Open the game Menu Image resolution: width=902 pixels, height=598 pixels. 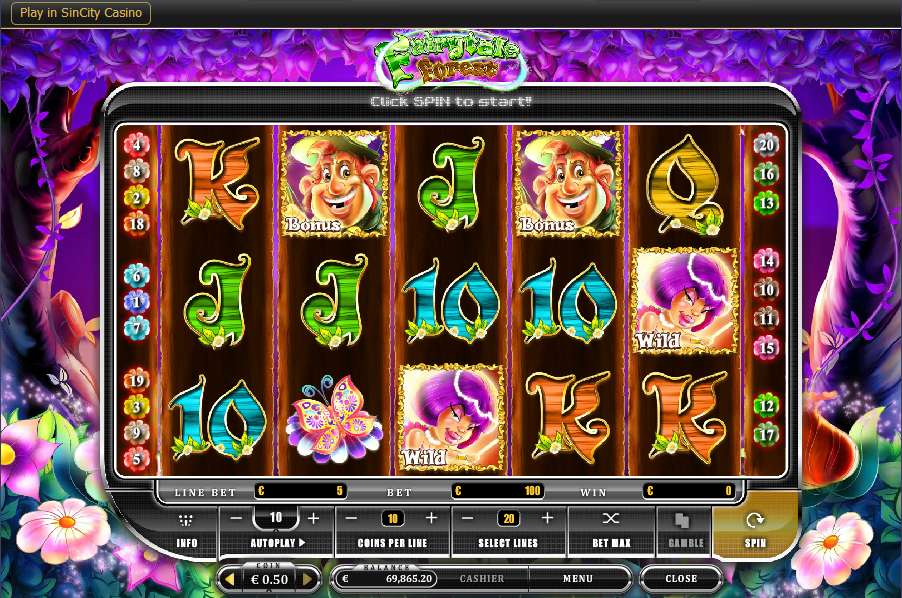coord(577,578)
